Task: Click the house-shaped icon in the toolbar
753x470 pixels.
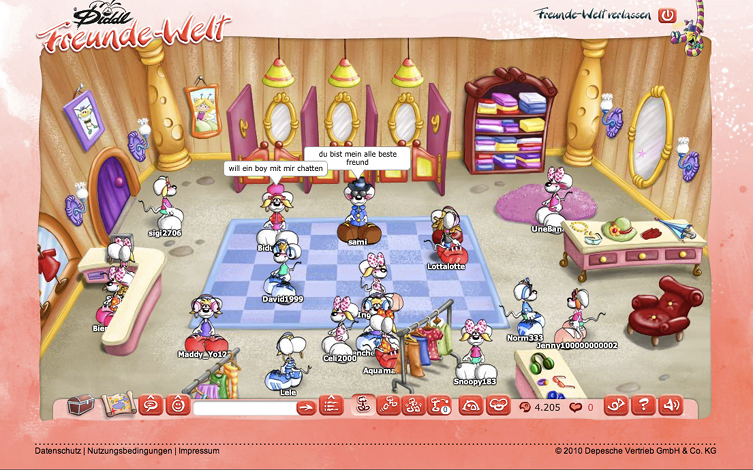Action: 471,405
